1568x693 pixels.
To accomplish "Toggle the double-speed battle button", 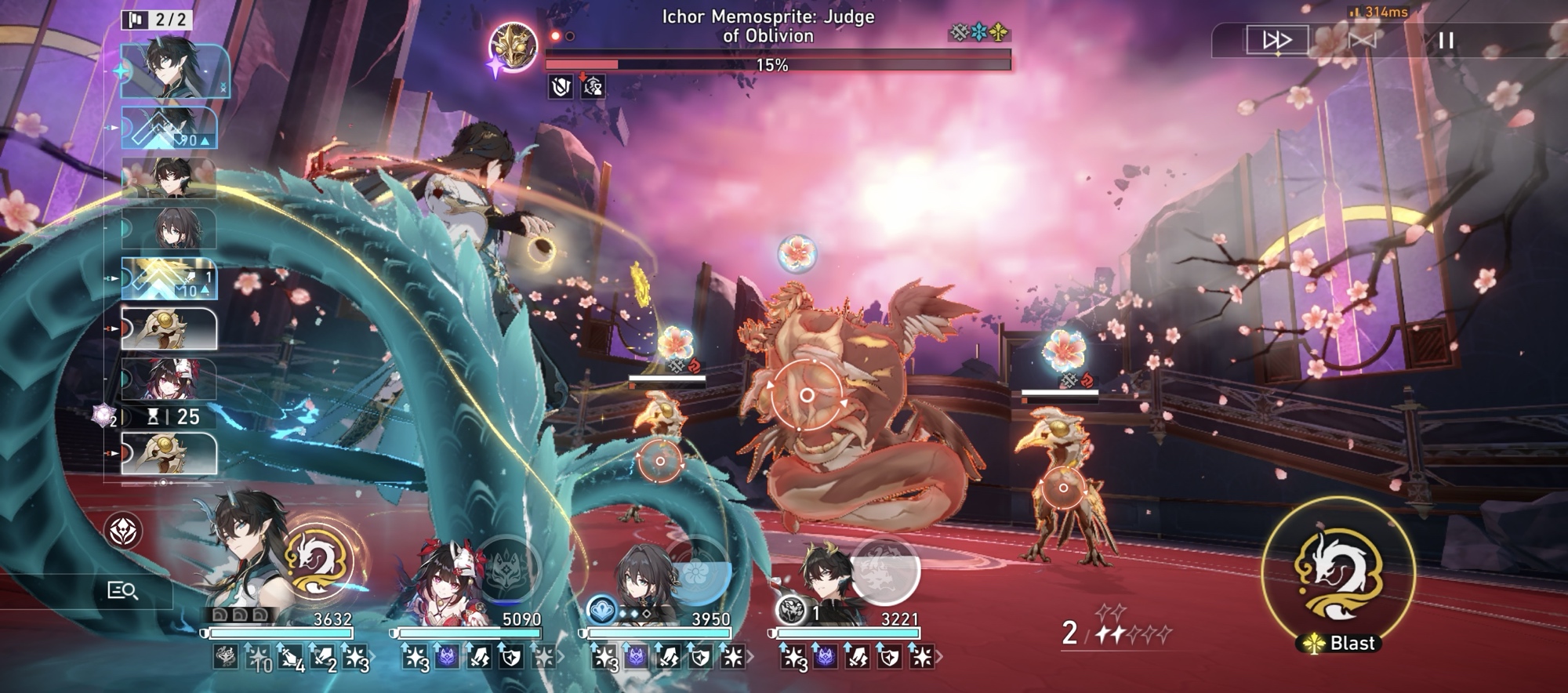I will click(1277, 40).
